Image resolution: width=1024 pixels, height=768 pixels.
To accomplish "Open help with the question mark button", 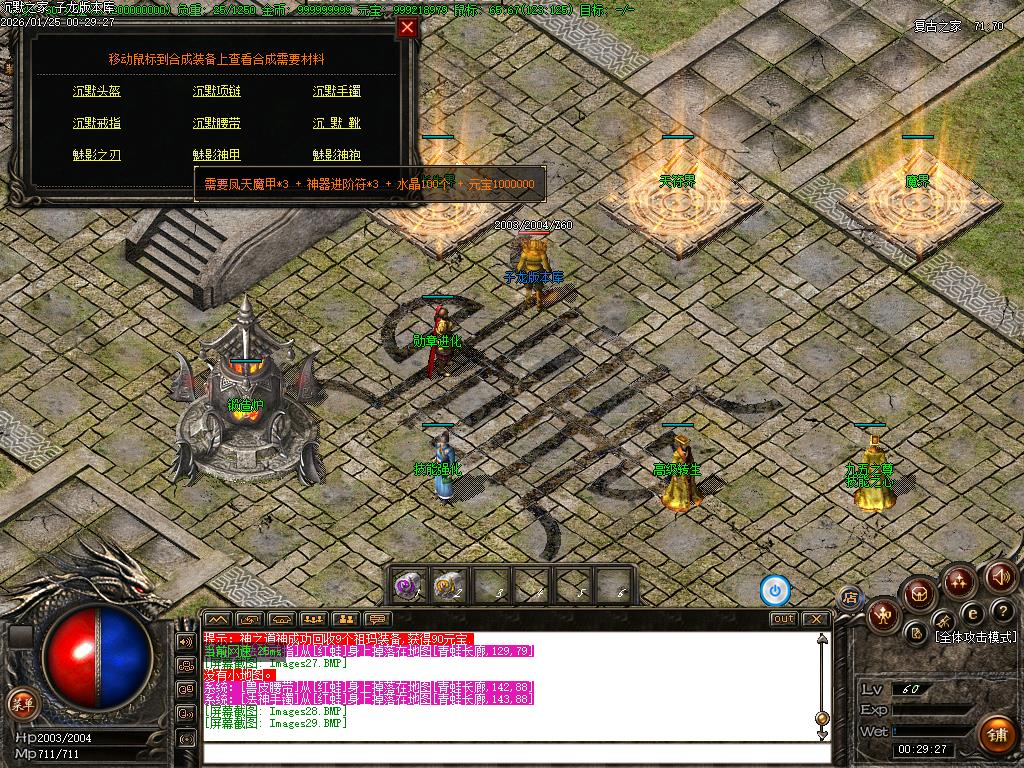I will tap(1001, 611).
